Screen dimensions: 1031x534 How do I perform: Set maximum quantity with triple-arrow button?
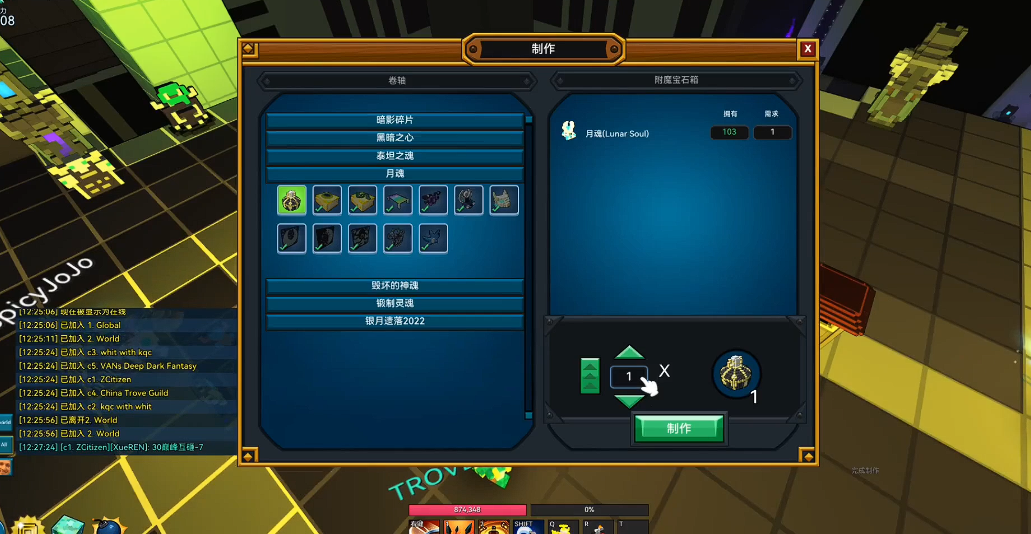[590, 376]
